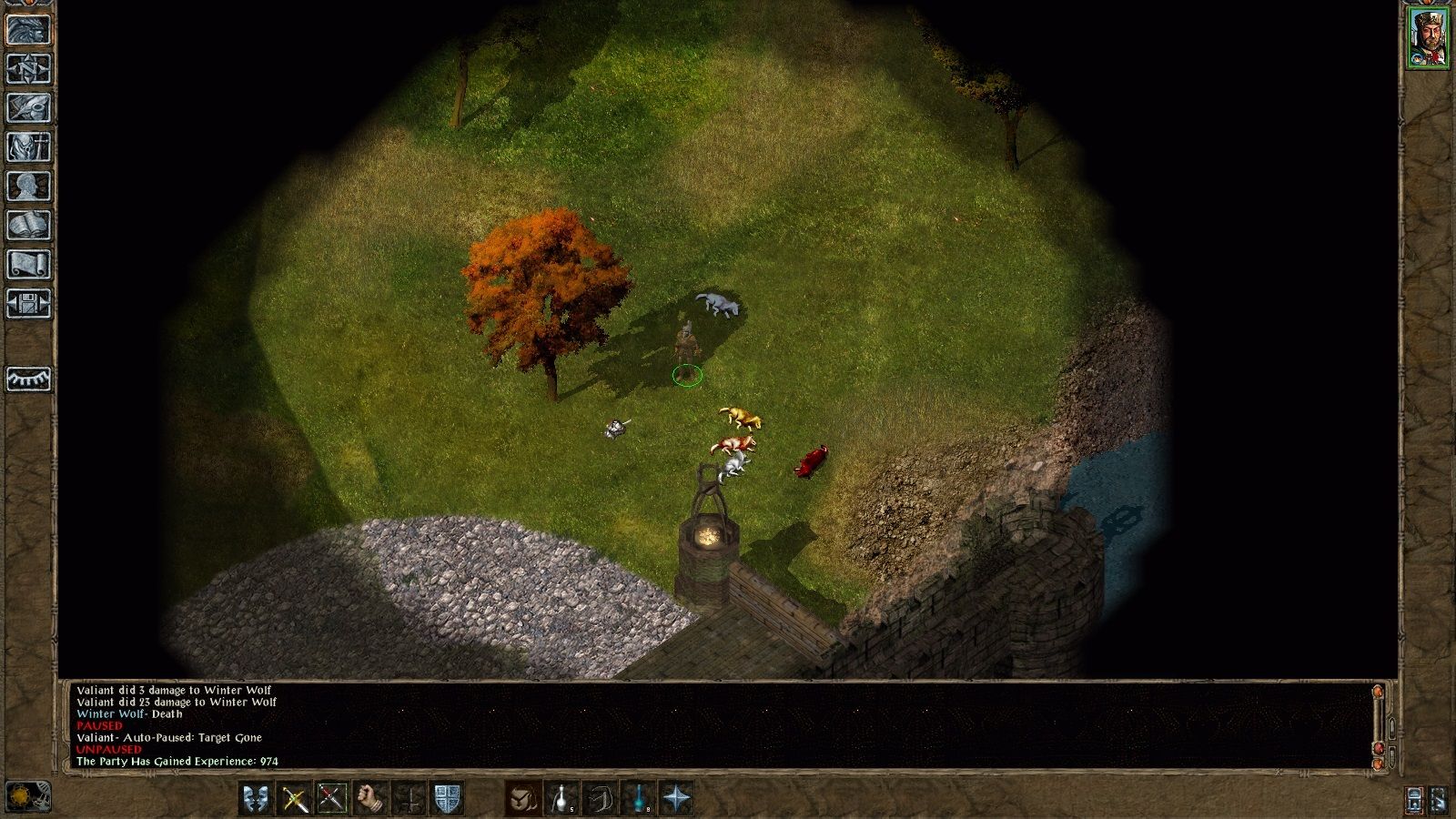This screenshot has height=819, width=1456.
Task: Open the quest journal quill icon
Action: 25,105
